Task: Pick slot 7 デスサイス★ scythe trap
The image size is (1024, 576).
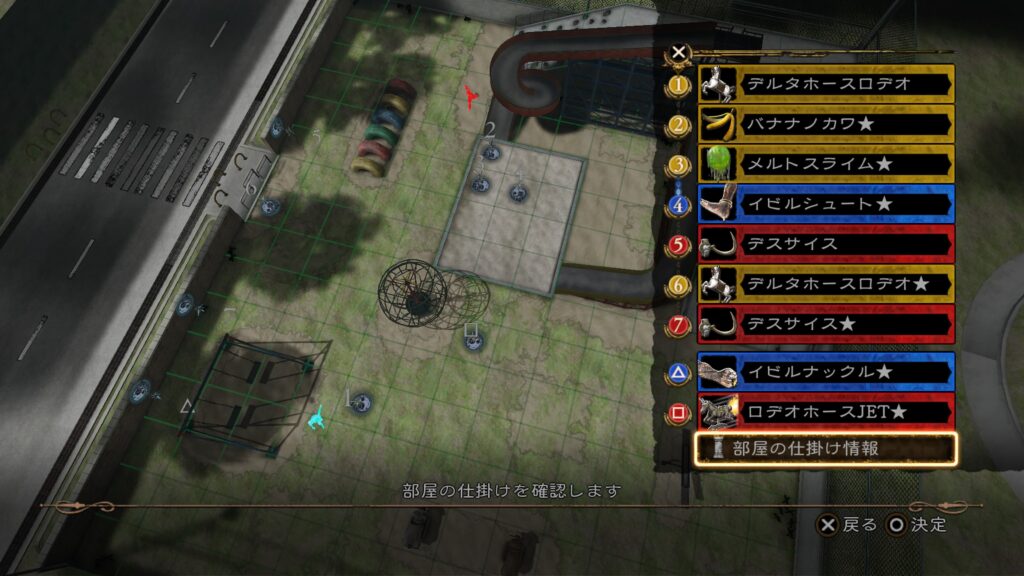Action: pyautogui.click(x=826, y=324)
